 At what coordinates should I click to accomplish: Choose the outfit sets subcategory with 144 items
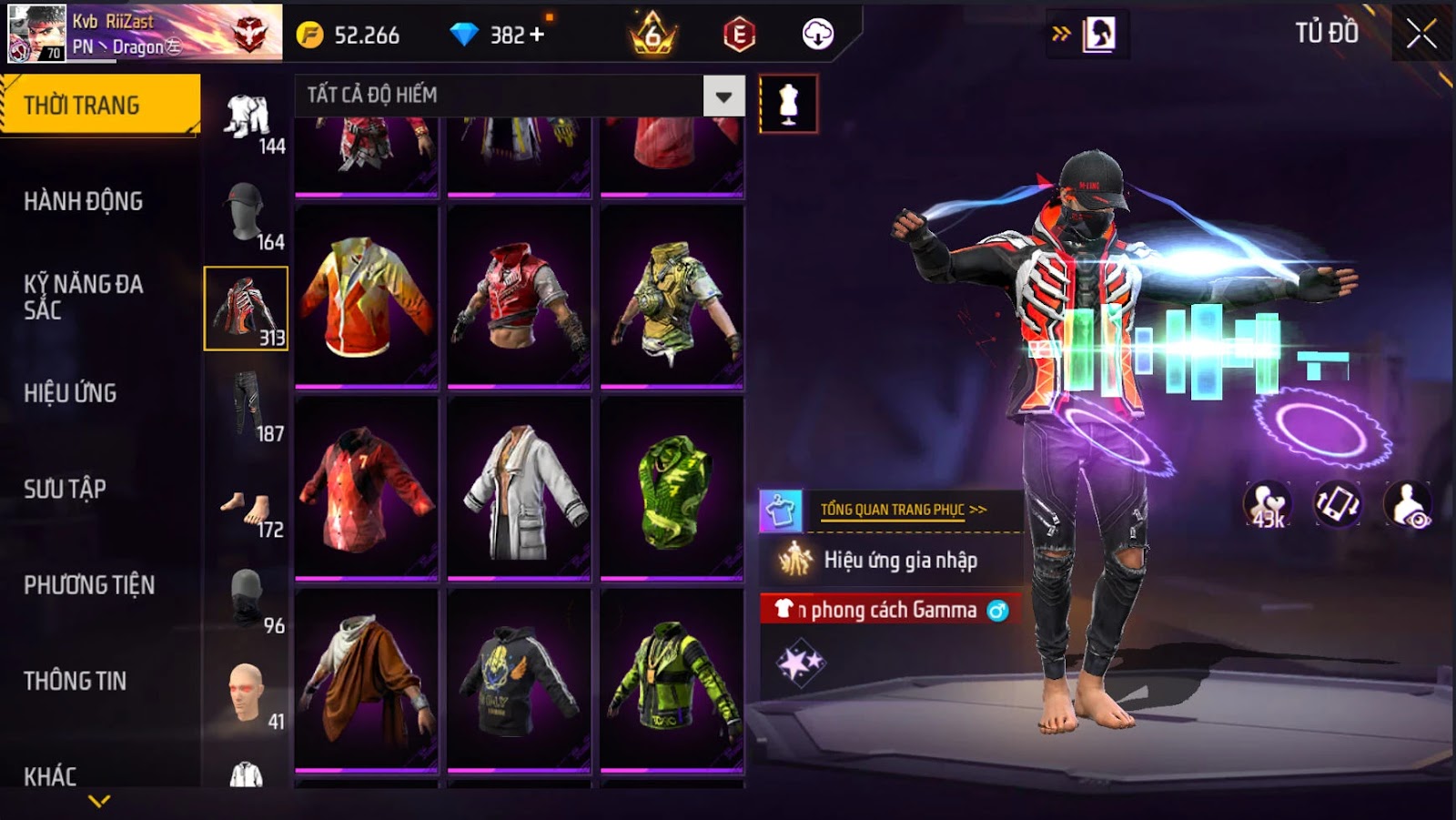coord(248,121)
